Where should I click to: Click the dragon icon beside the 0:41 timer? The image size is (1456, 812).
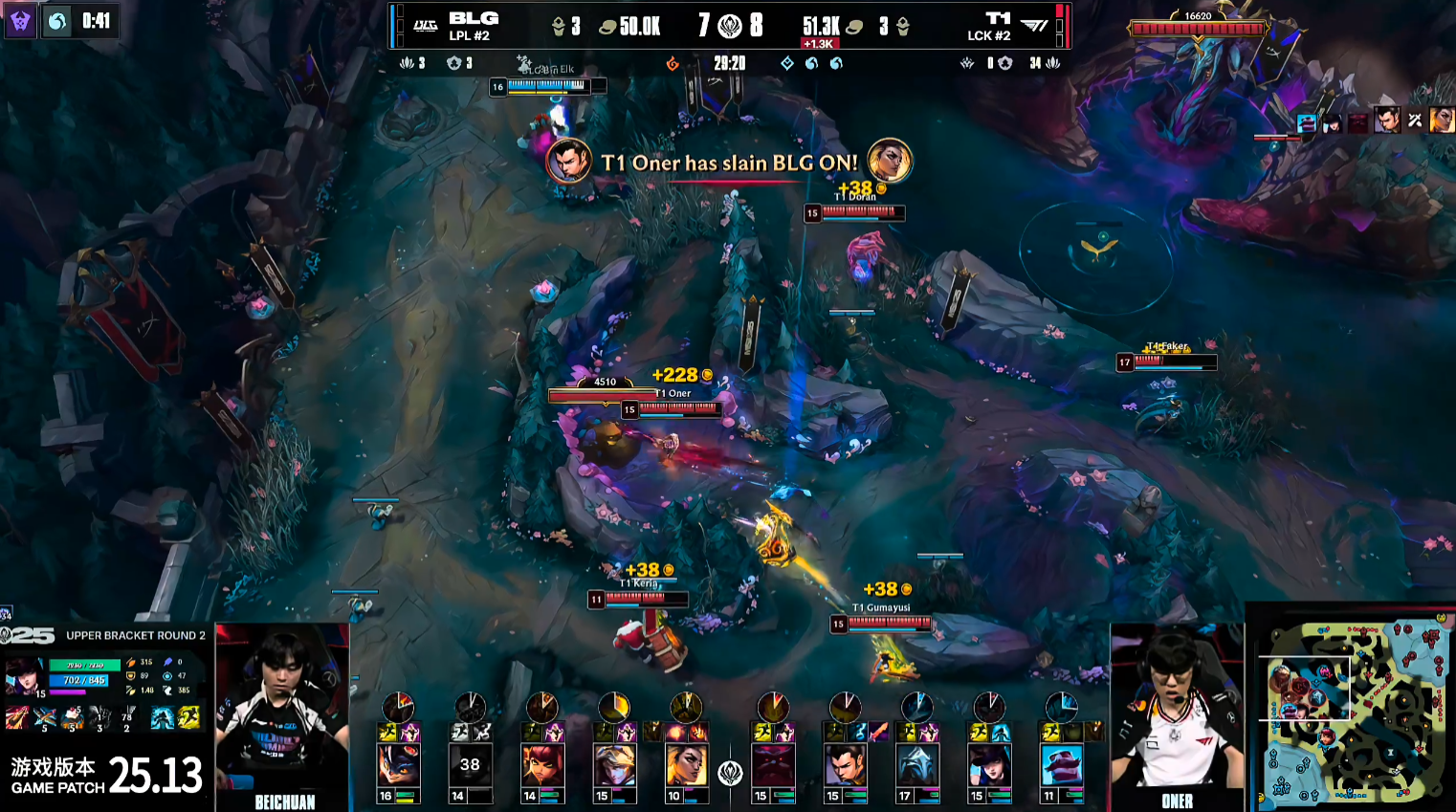click(x=57, y=20)
